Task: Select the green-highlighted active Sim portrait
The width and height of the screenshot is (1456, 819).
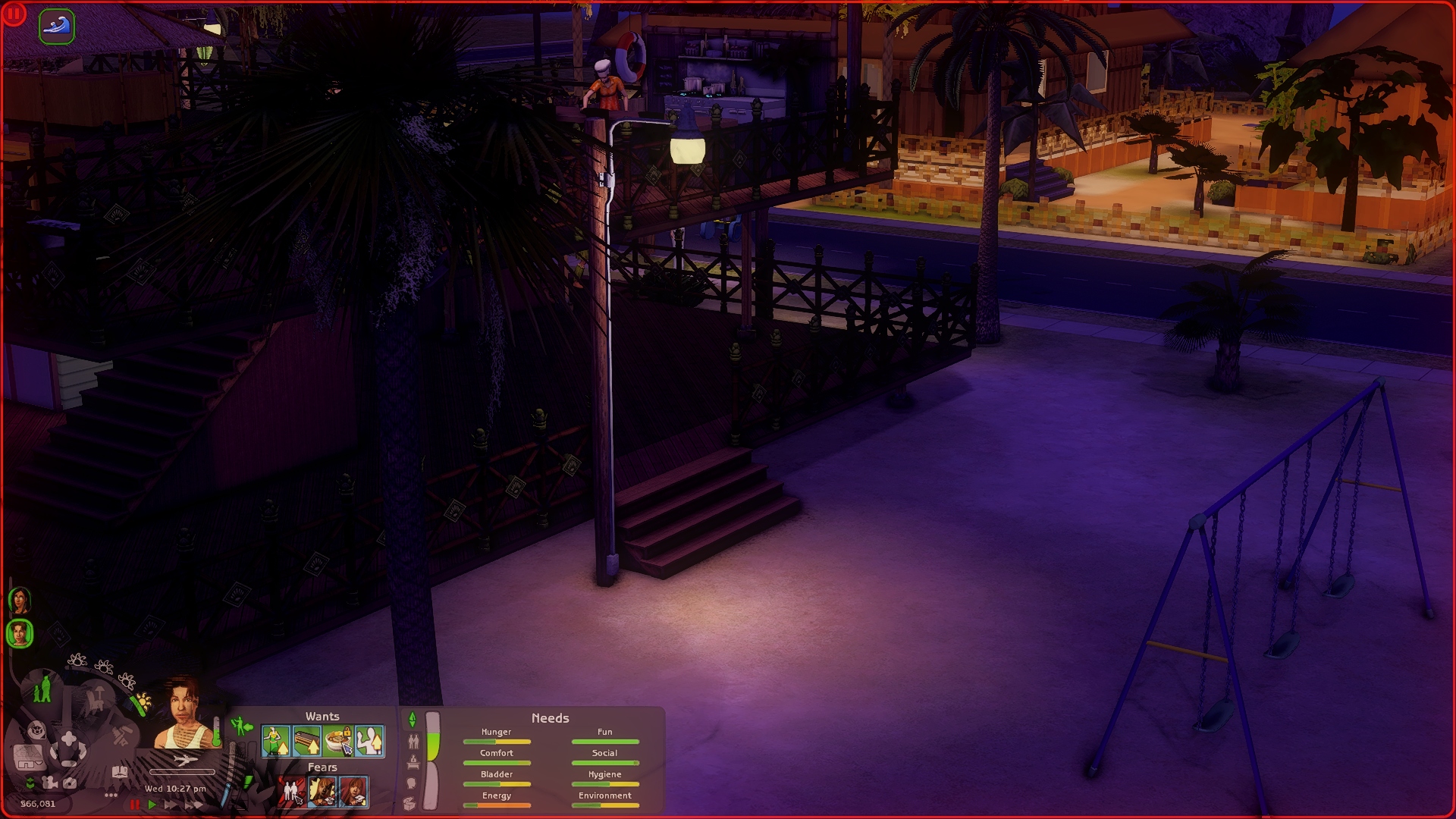Action: tap(20, 633)
